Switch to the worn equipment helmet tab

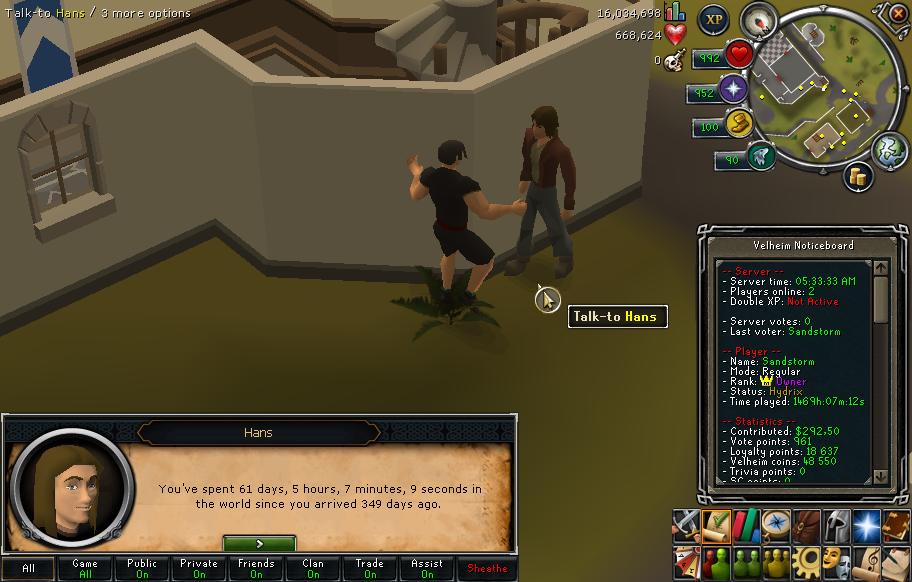834,522
